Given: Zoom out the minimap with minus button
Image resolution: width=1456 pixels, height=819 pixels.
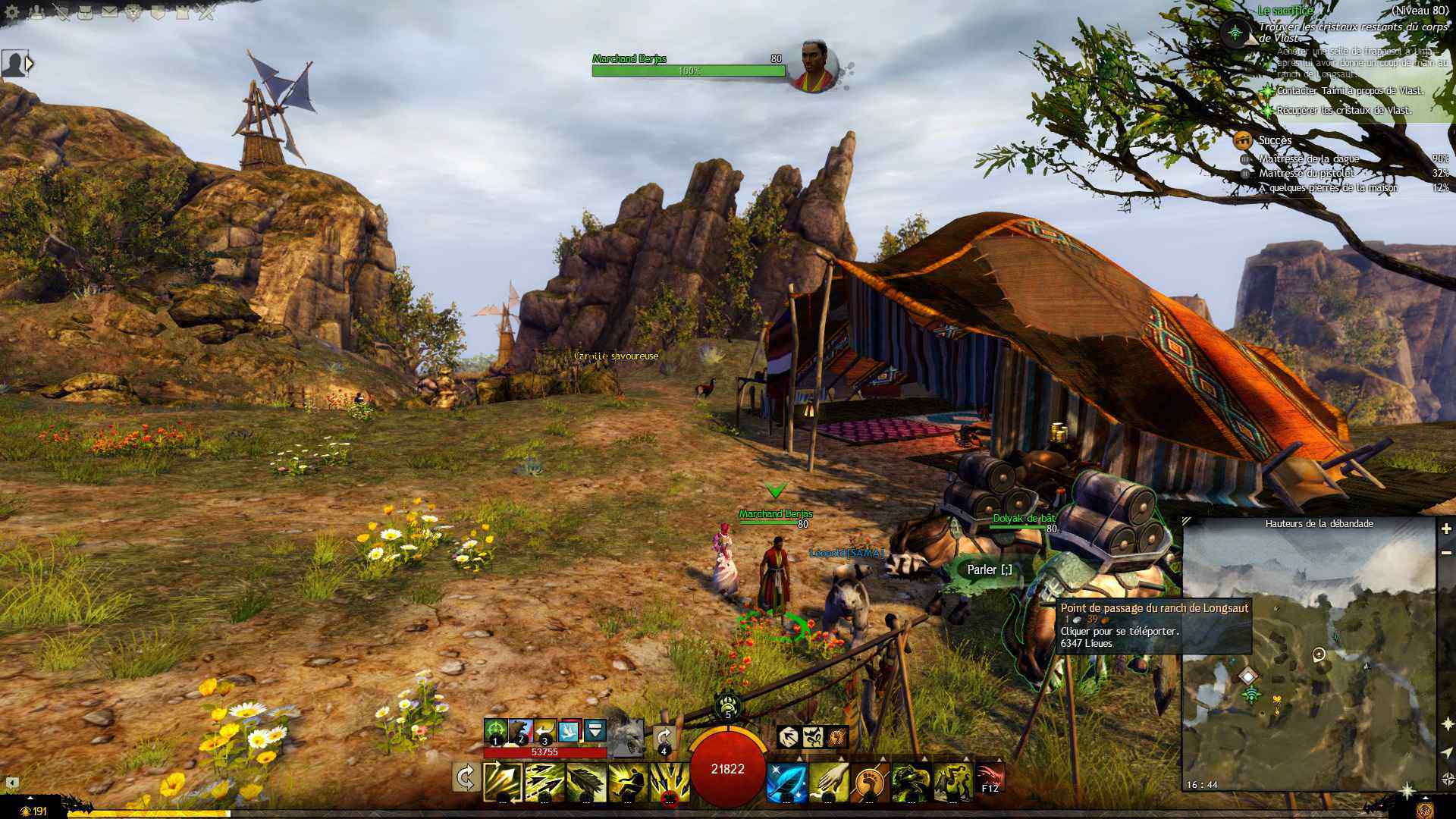Looking at the screenshot, I should [1446, 553].
